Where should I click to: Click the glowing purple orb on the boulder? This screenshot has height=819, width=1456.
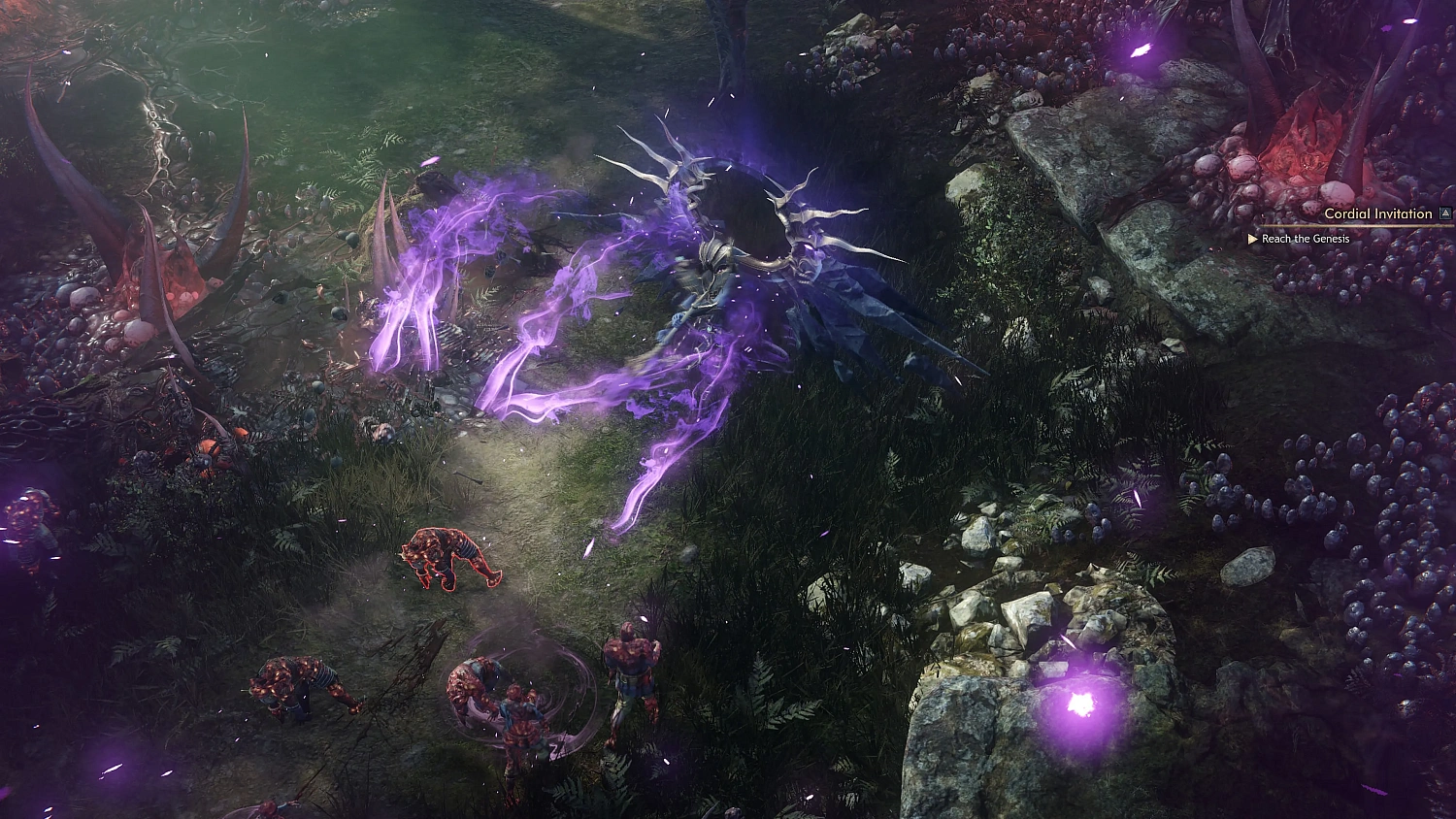coord(1079,701)
